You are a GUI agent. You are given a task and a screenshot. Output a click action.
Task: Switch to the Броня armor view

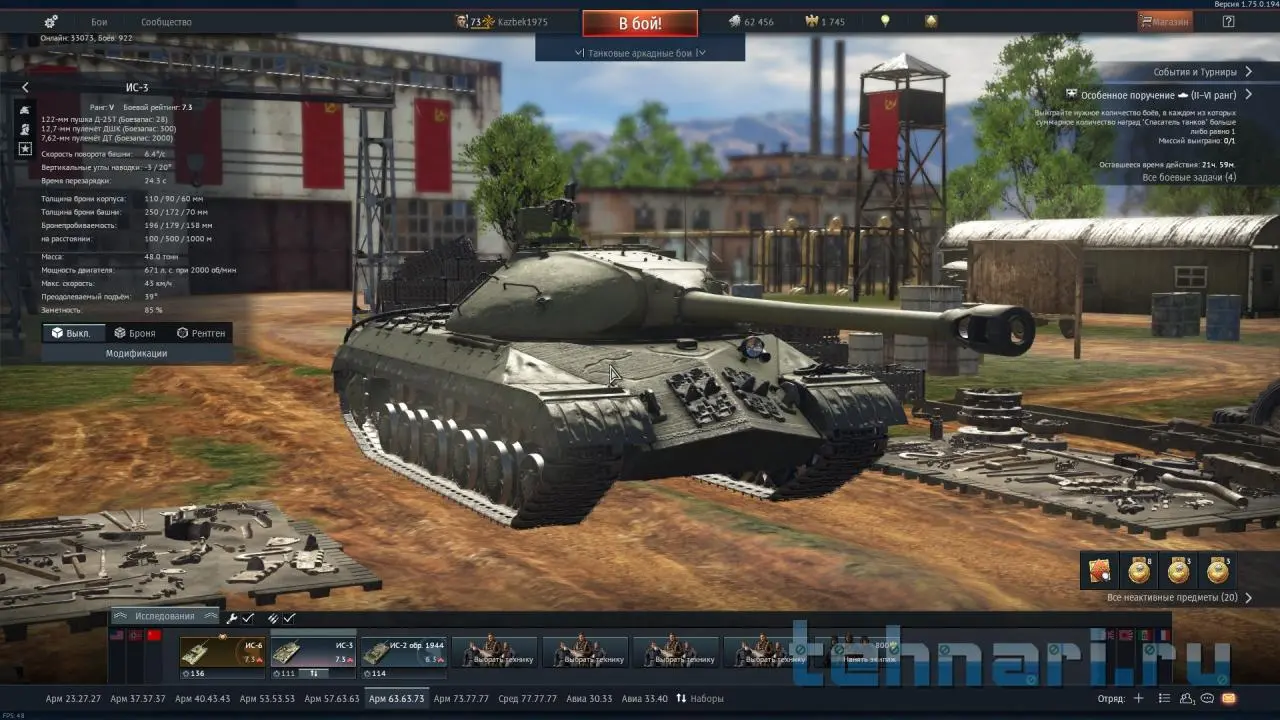[135, 333]
